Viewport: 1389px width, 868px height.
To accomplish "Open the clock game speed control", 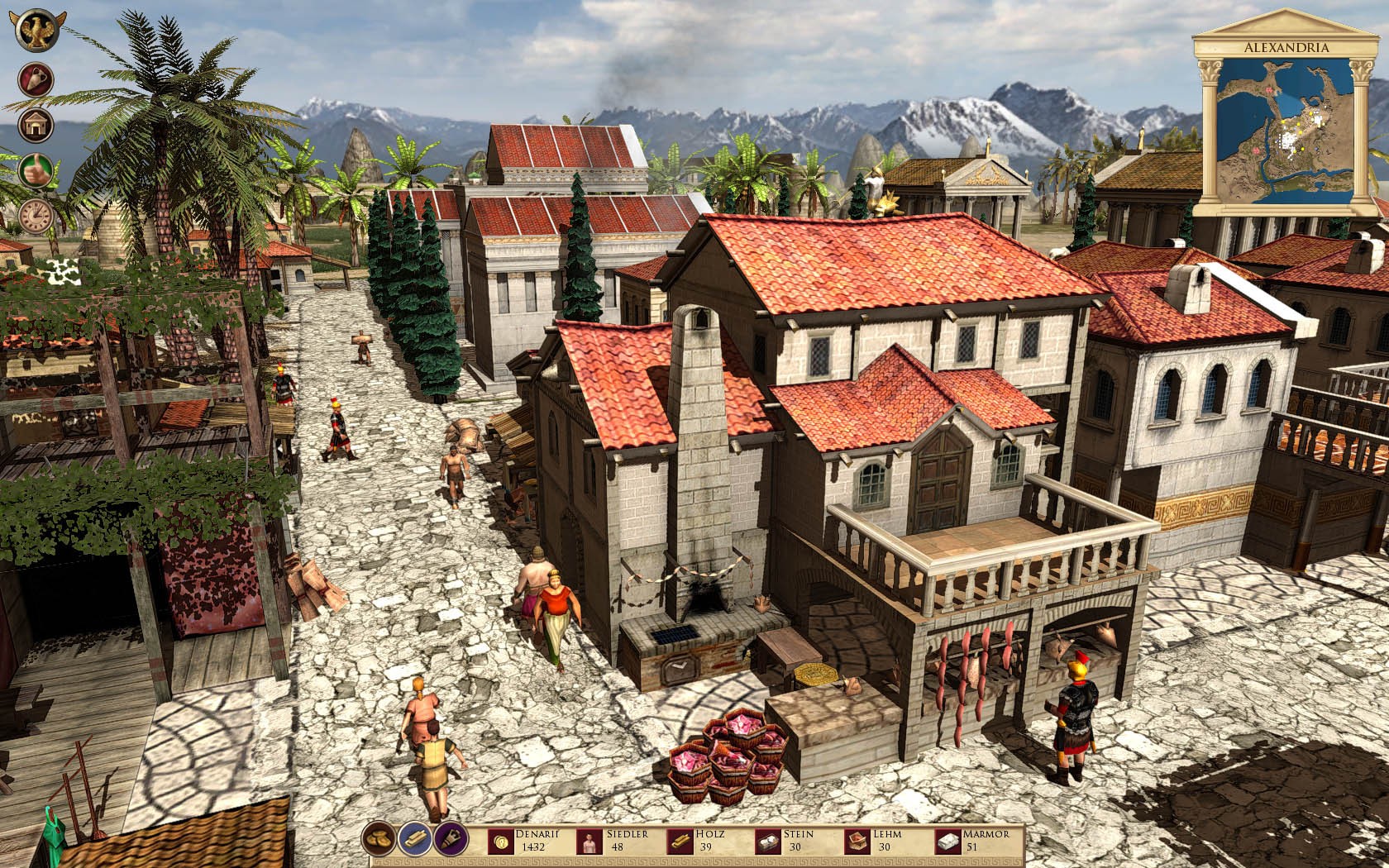I will [36, 216].
